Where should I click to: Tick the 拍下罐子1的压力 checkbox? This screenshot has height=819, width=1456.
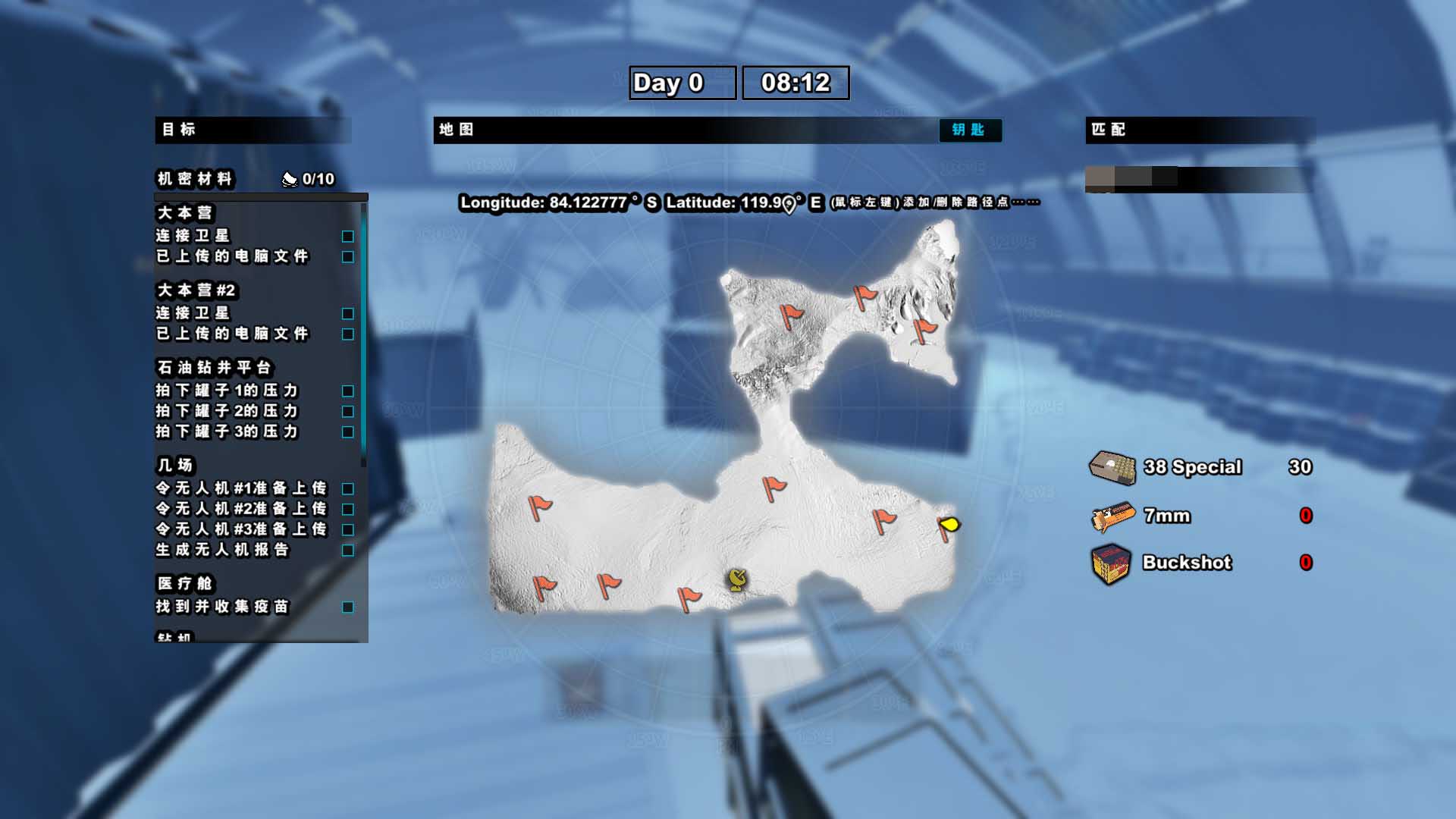pyautogui.click(x=348, y=391)
